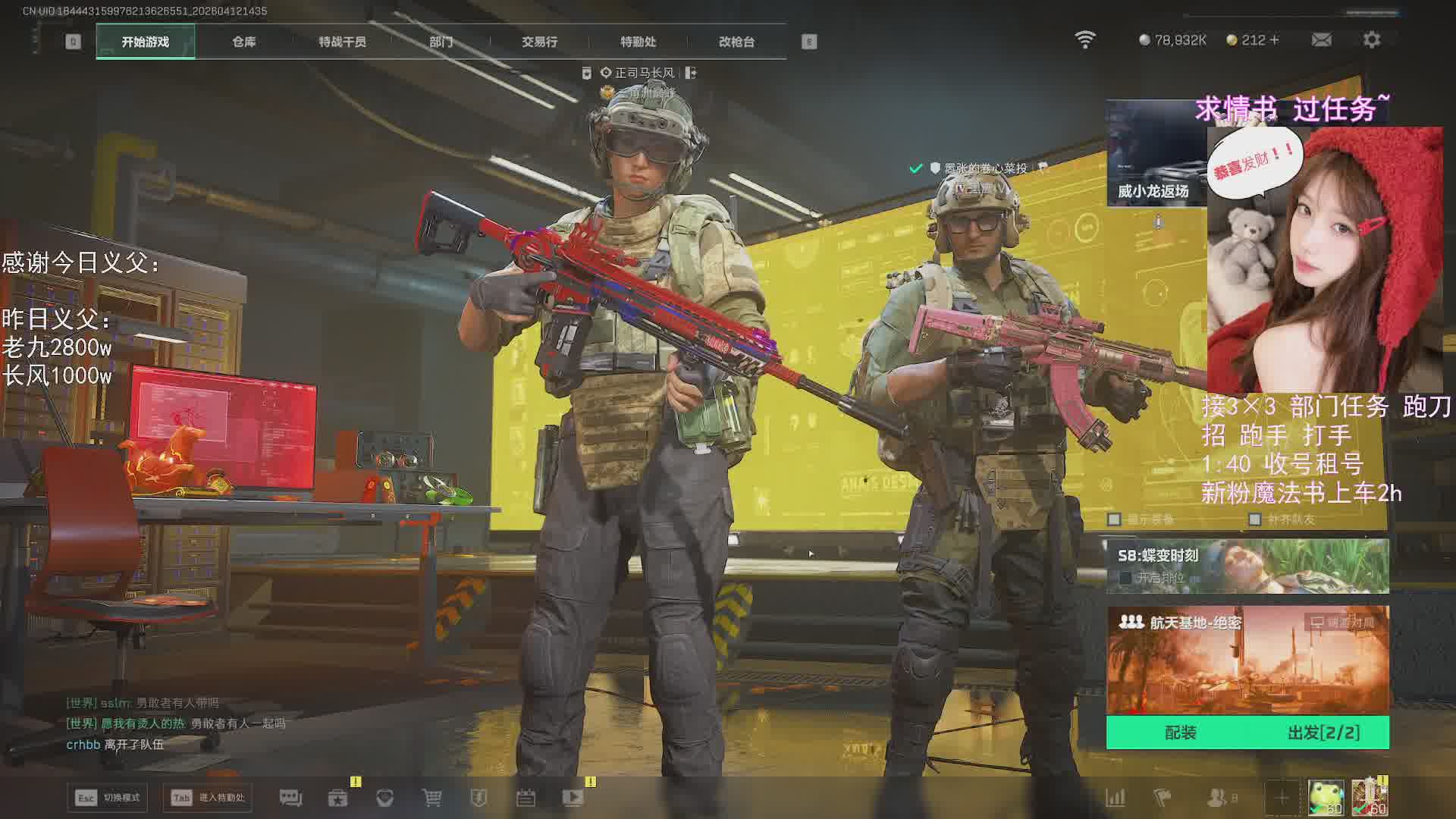Open the calendar events icon
This screenshot has height=819, width=1456.
526,798
